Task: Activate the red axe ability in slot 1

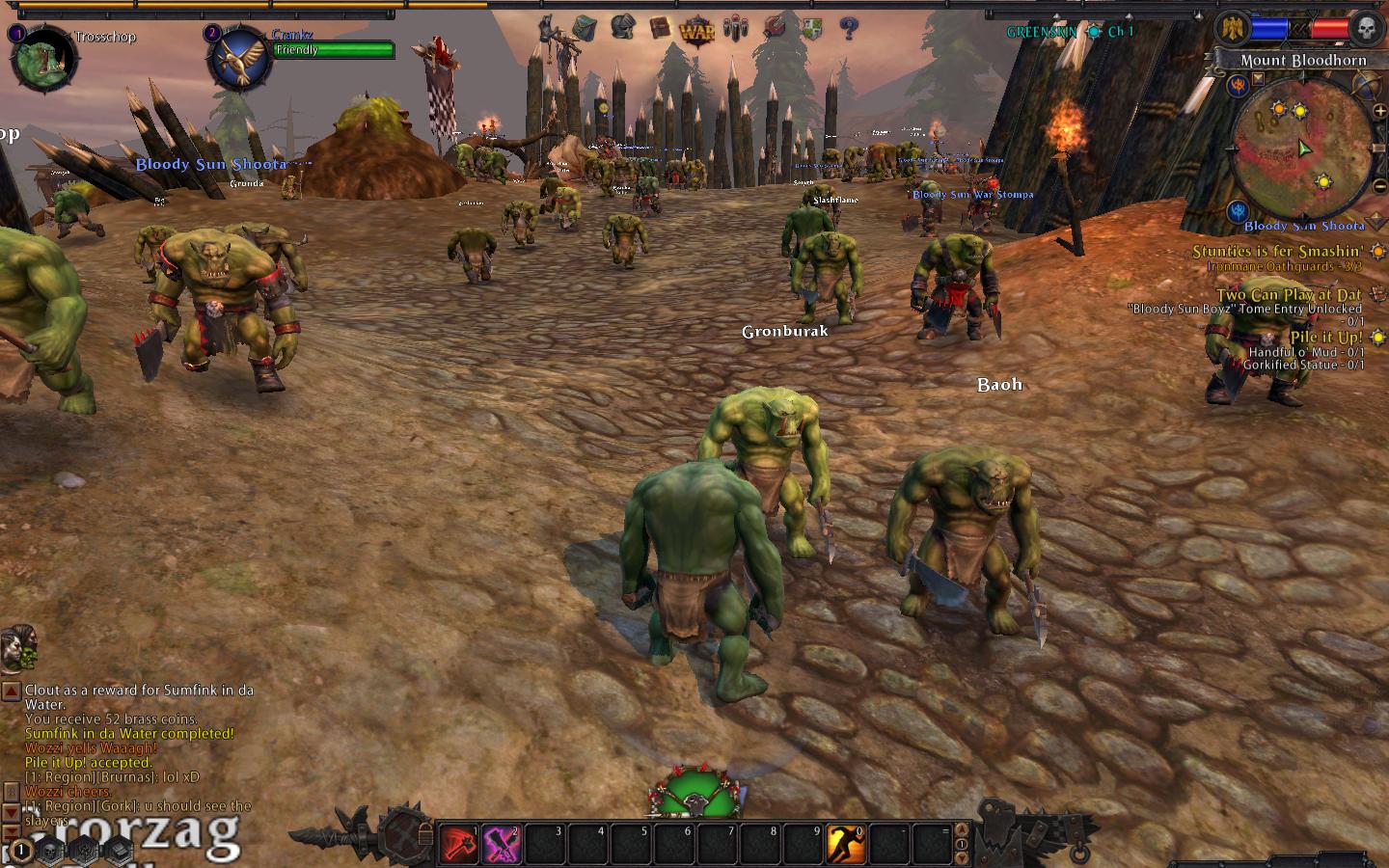Action: (459, 844)
